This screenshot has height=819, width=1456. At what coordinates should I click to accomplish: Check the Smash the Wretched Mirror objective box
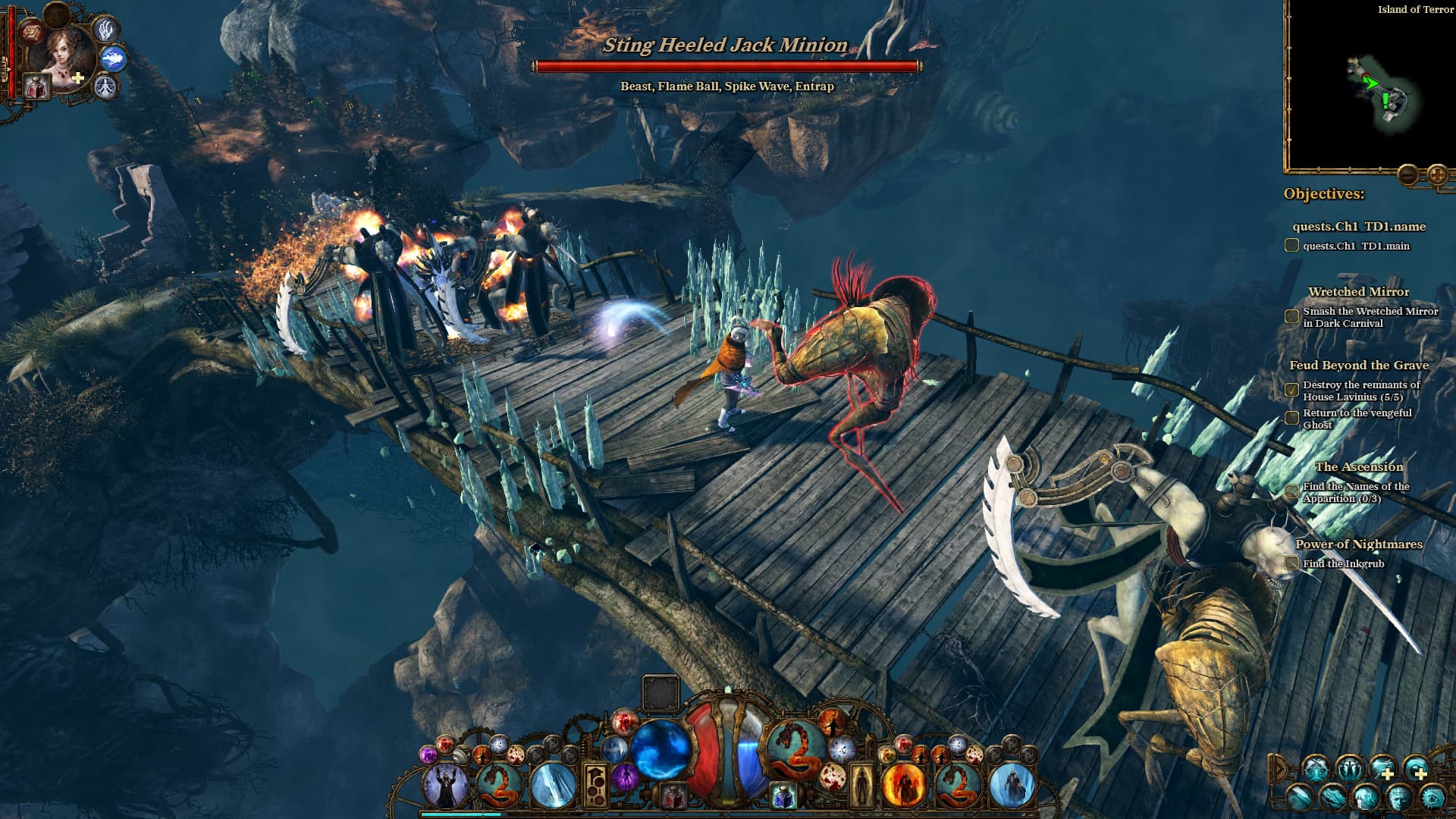1291,317
